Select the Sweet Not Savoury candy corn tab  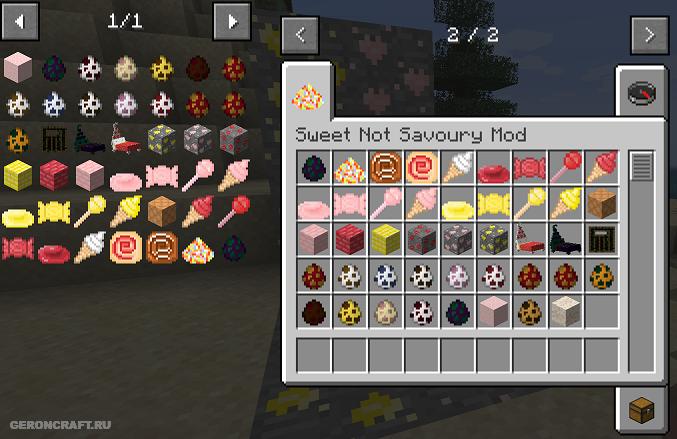point(305,95)
